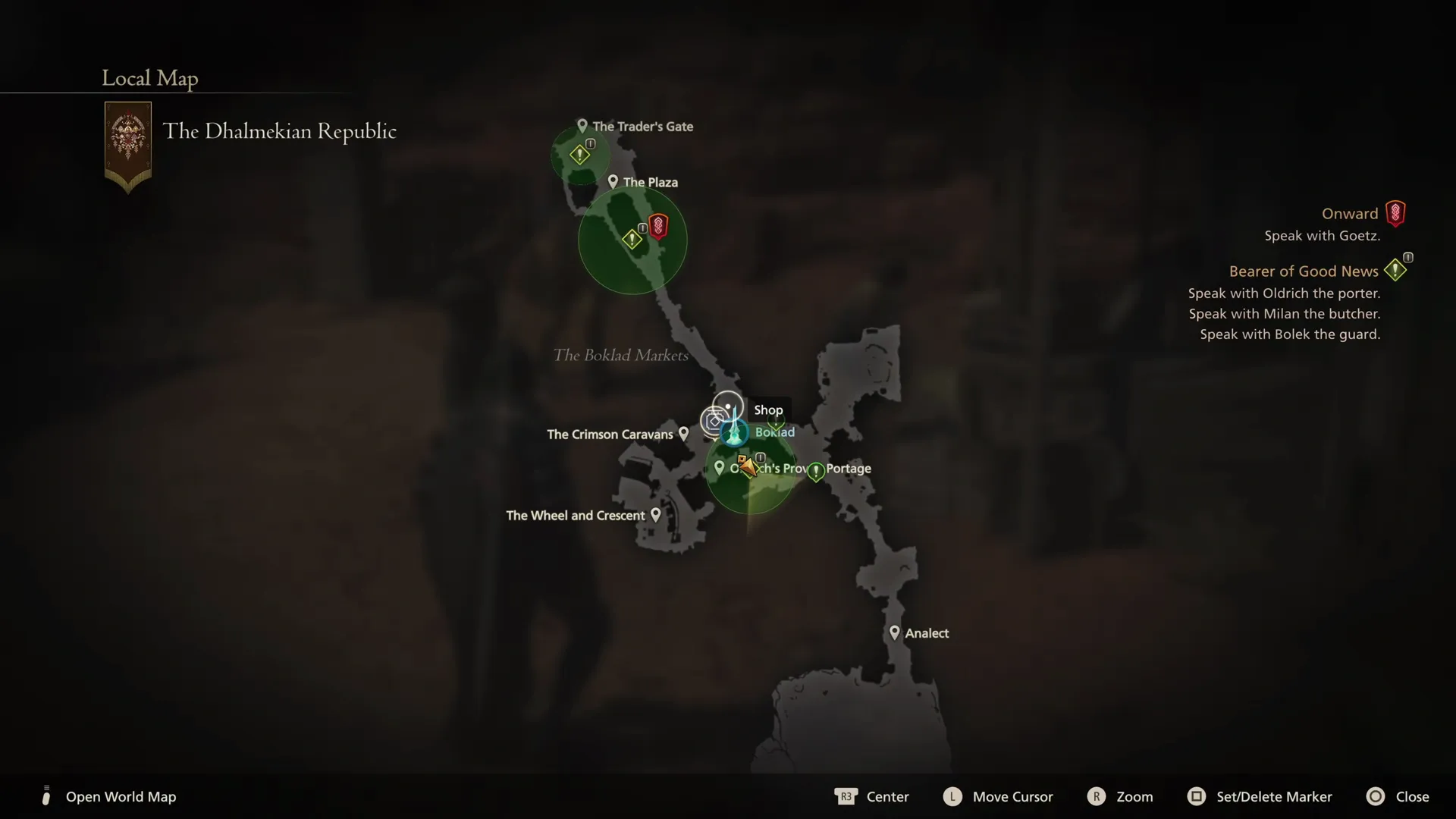This screenshot has width=1456, height=819.
Task: Click The Crimson Caravans map pin
Action: [x=685, y=434]
